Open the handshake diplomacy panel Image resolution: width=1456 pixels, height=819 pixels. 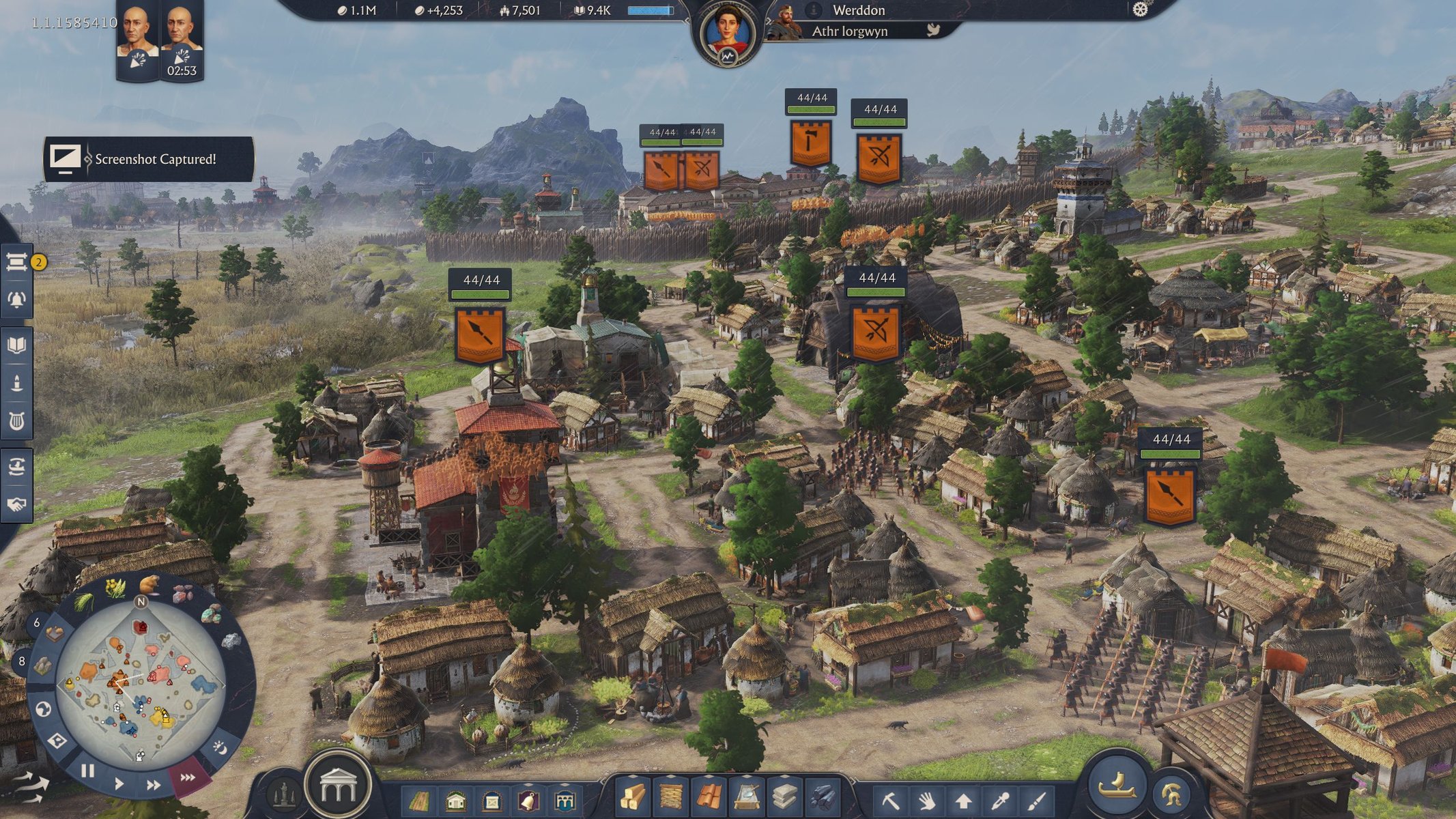17,504
